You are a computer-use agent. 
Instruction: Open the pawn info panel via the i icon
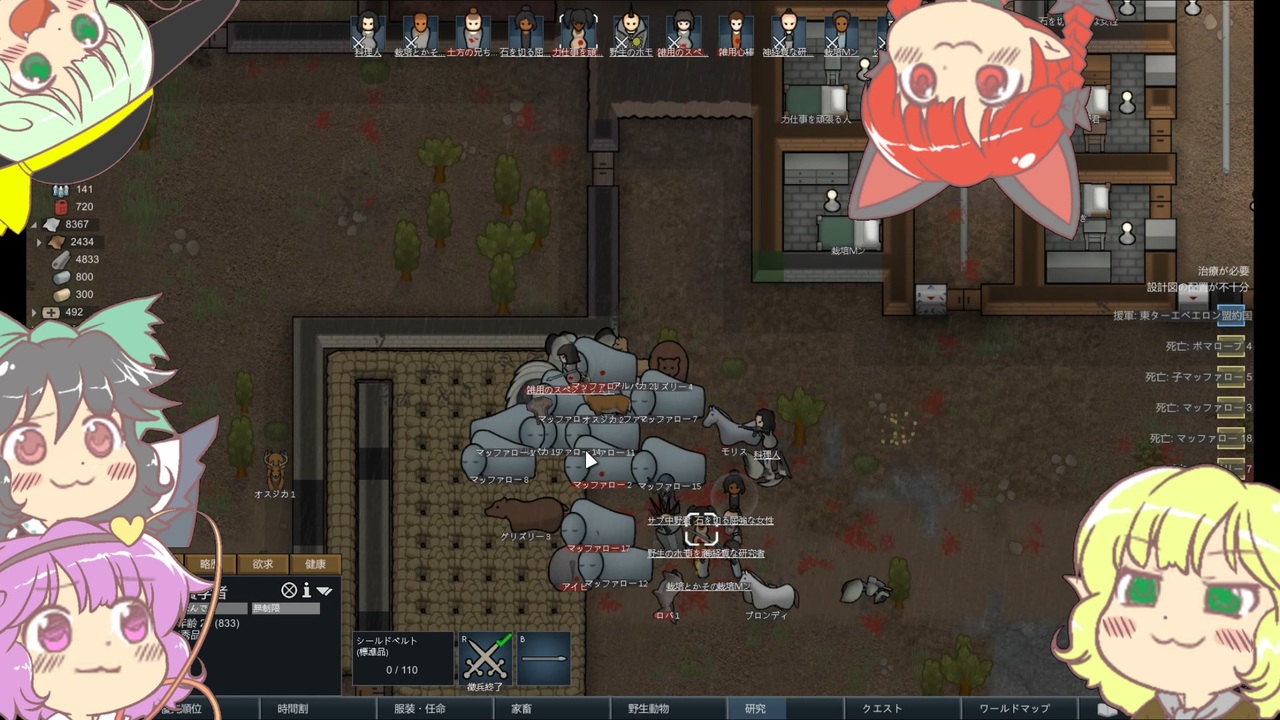(x=307, y=591)
